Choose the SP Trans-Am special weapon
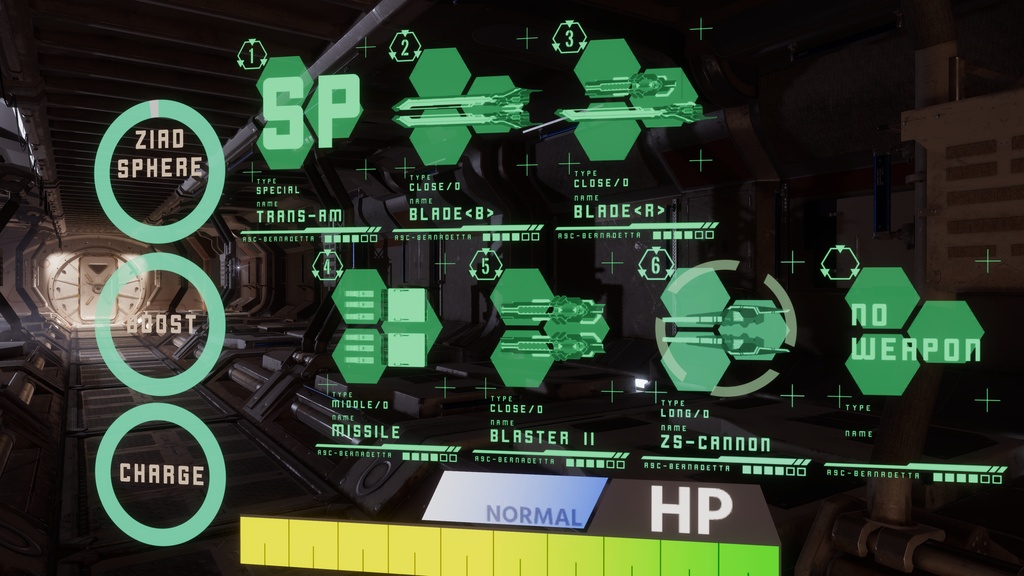Image resolution: width=1024 pixels, height=576 pixels. coord(309,110)
